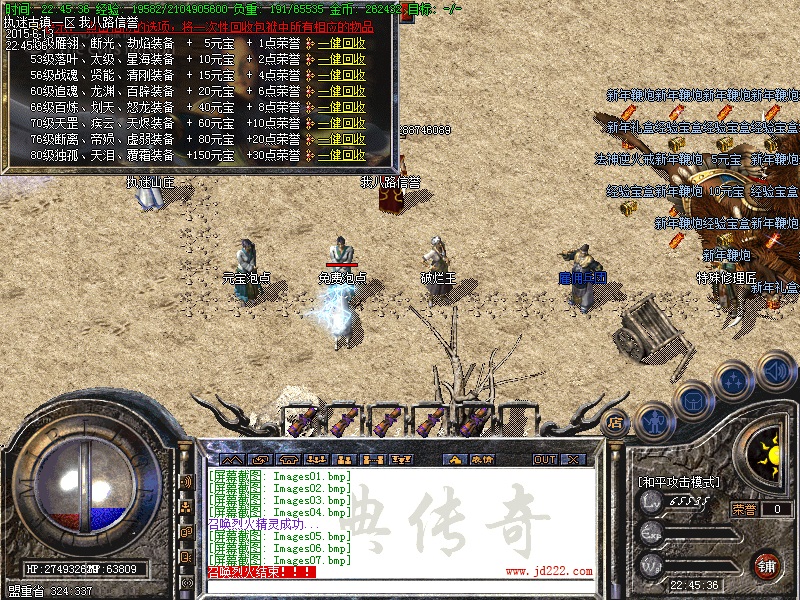The width and height of the screenshot is (800, 600).
Task: Open the red 铺 stall button
Action: coord(767,565)
